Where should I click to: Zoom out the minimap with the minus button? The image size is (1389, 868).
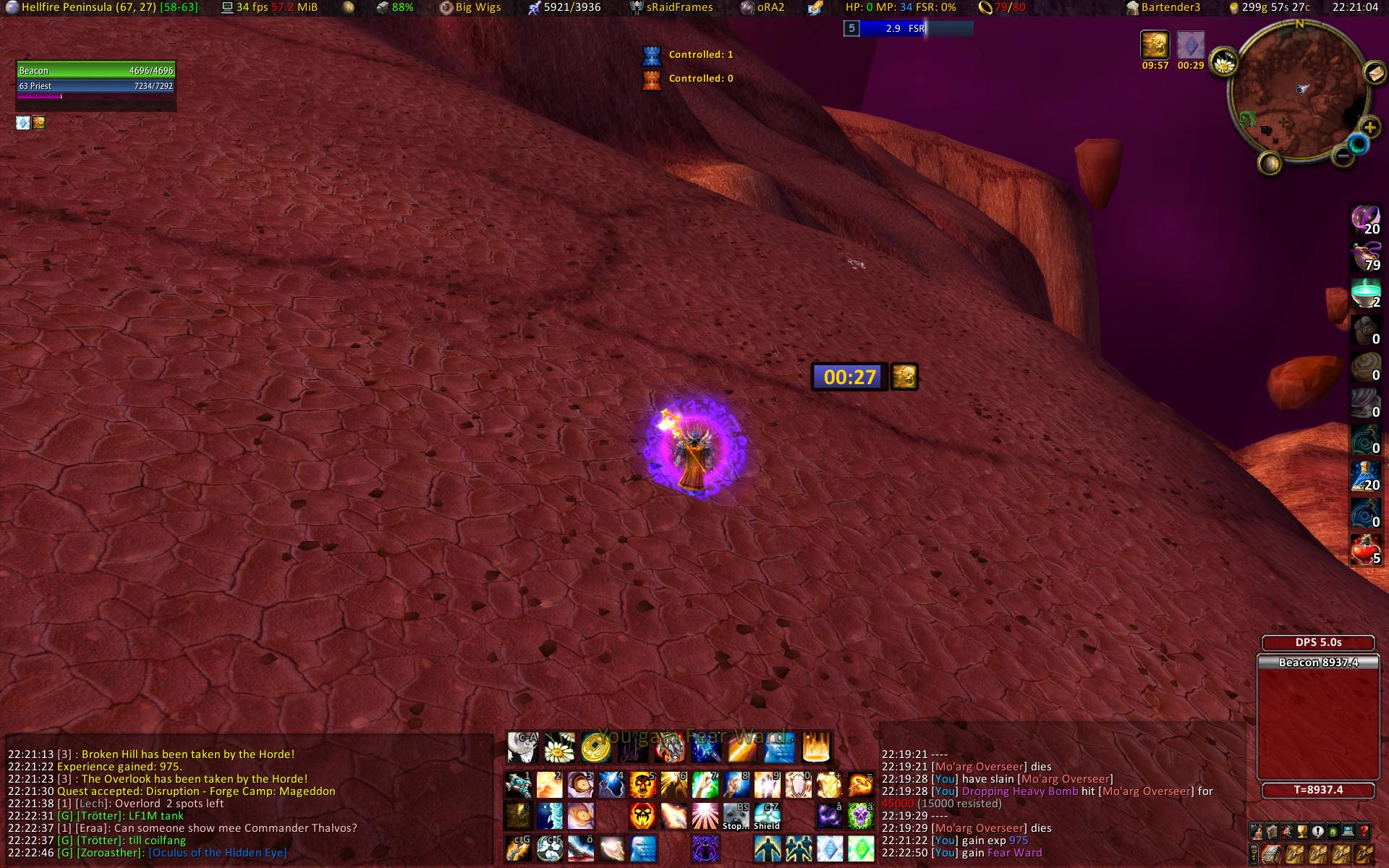(x=1343, y=155)
